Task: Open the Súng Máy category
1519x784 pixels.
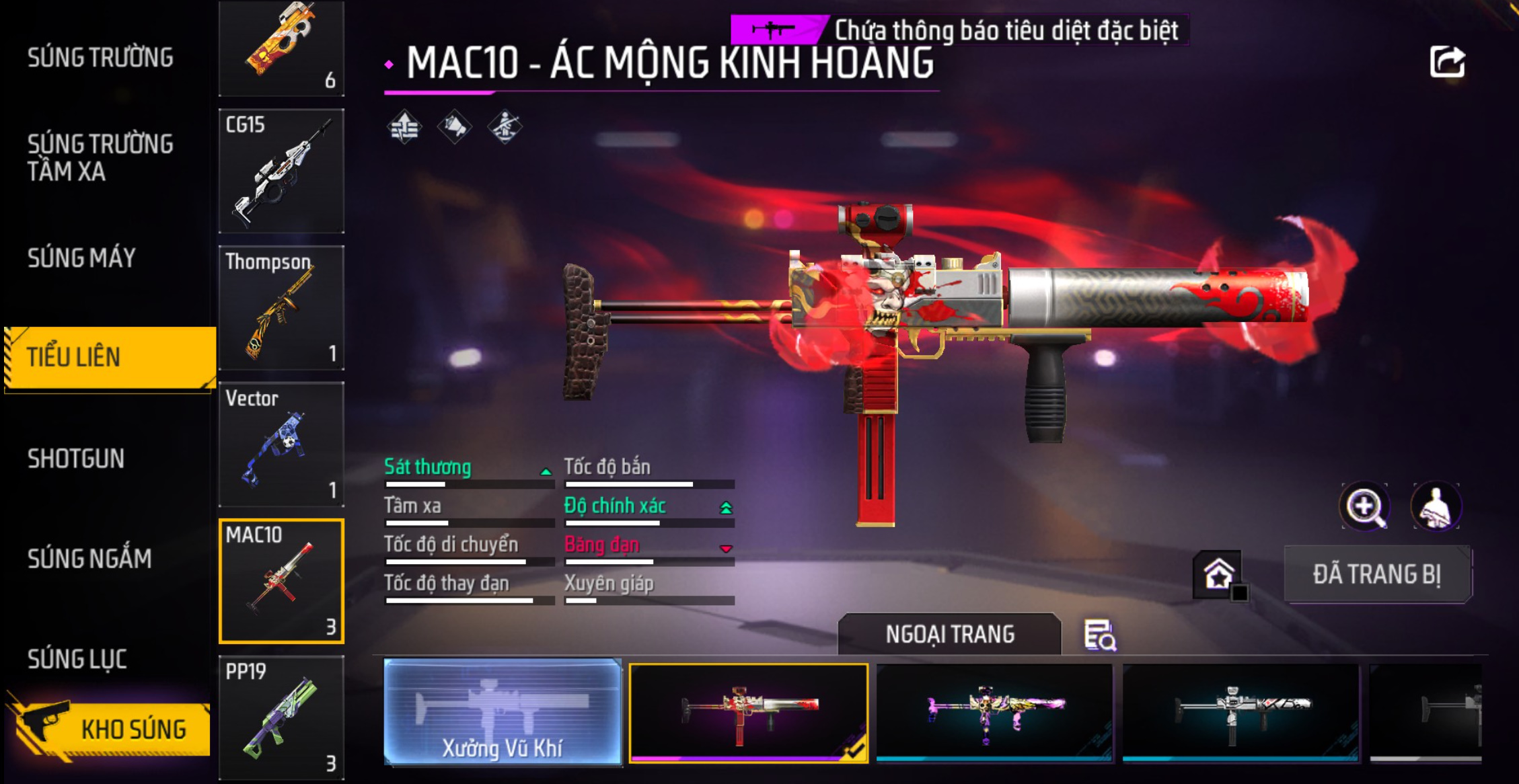Action: [x=81, y=258]
